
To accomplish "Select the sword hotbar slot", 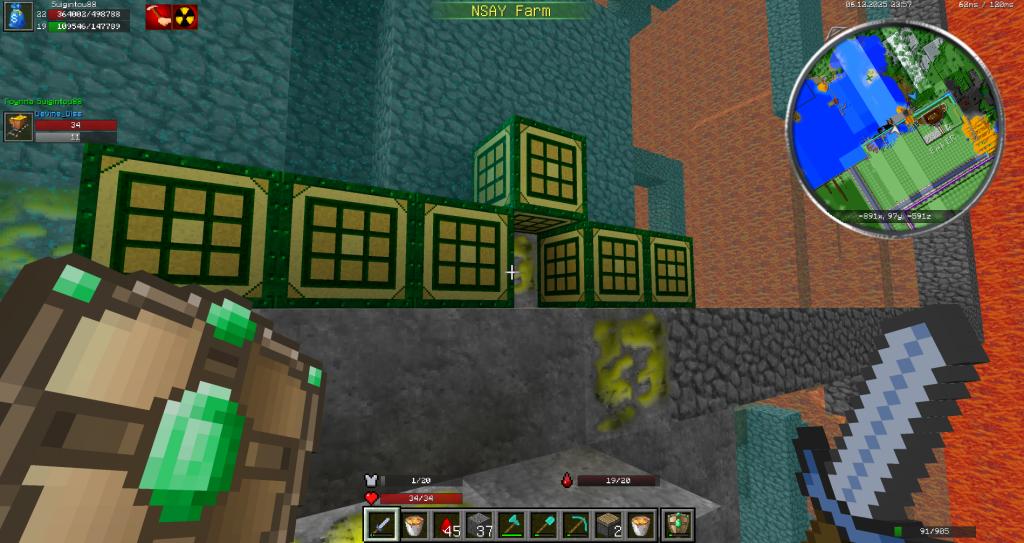I will click(x=381, y=525).
